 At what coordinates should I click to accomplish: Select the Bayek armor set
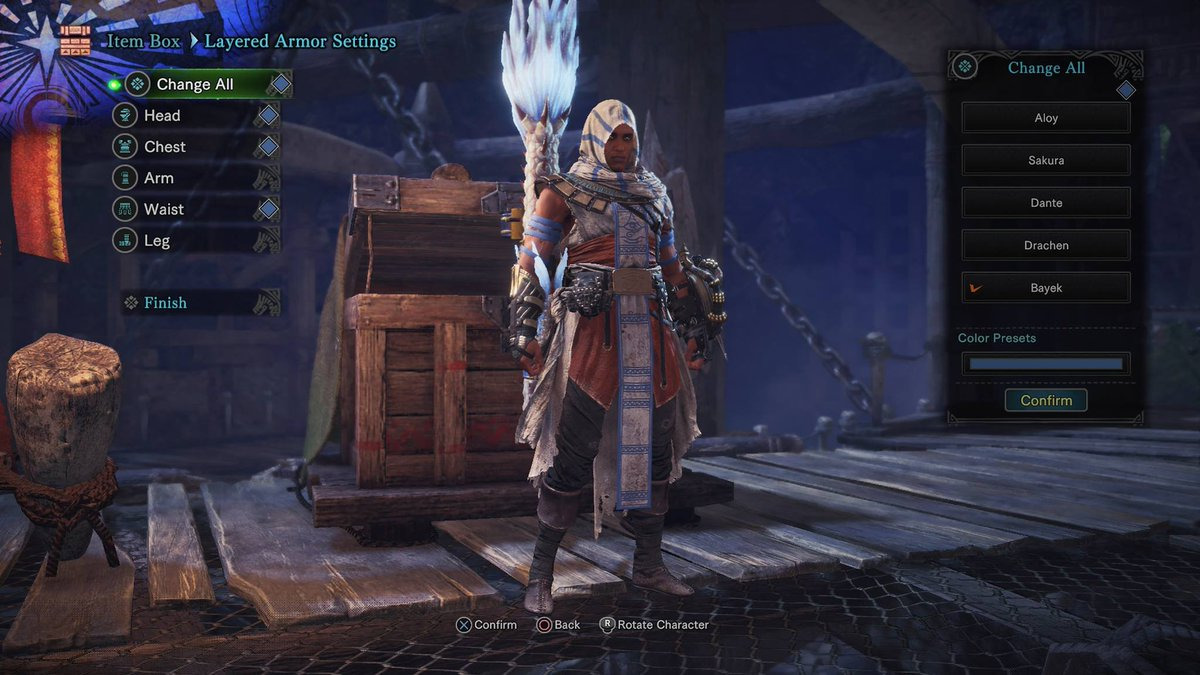(1046, 288)
